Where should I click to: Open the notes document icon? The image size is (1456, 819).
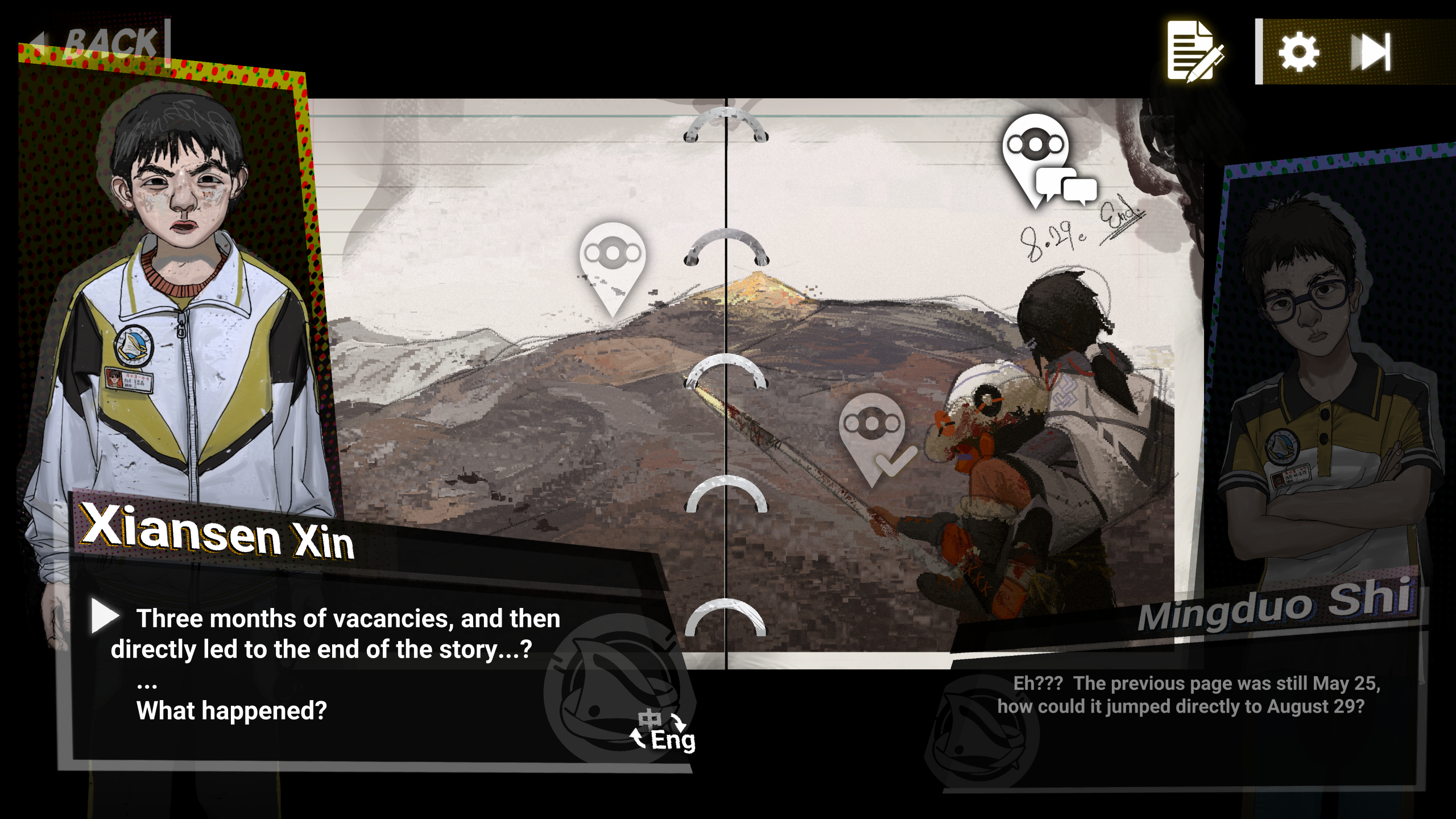tap(1193, 51)
